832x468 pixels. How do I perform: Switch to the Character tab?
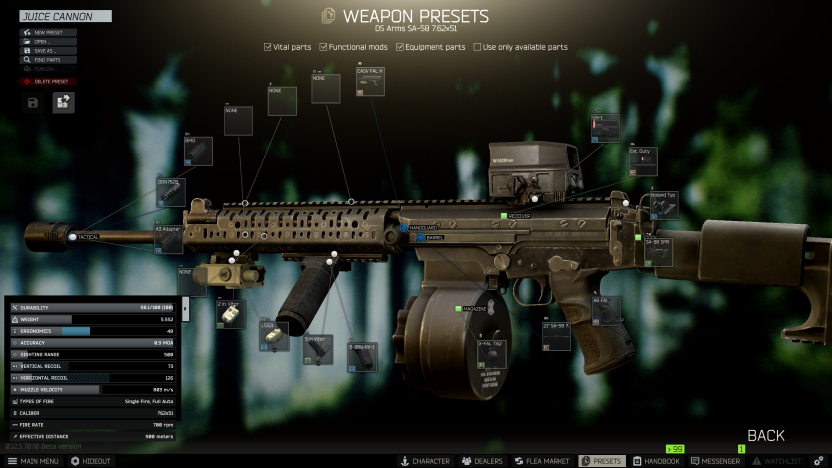(425, 461)
